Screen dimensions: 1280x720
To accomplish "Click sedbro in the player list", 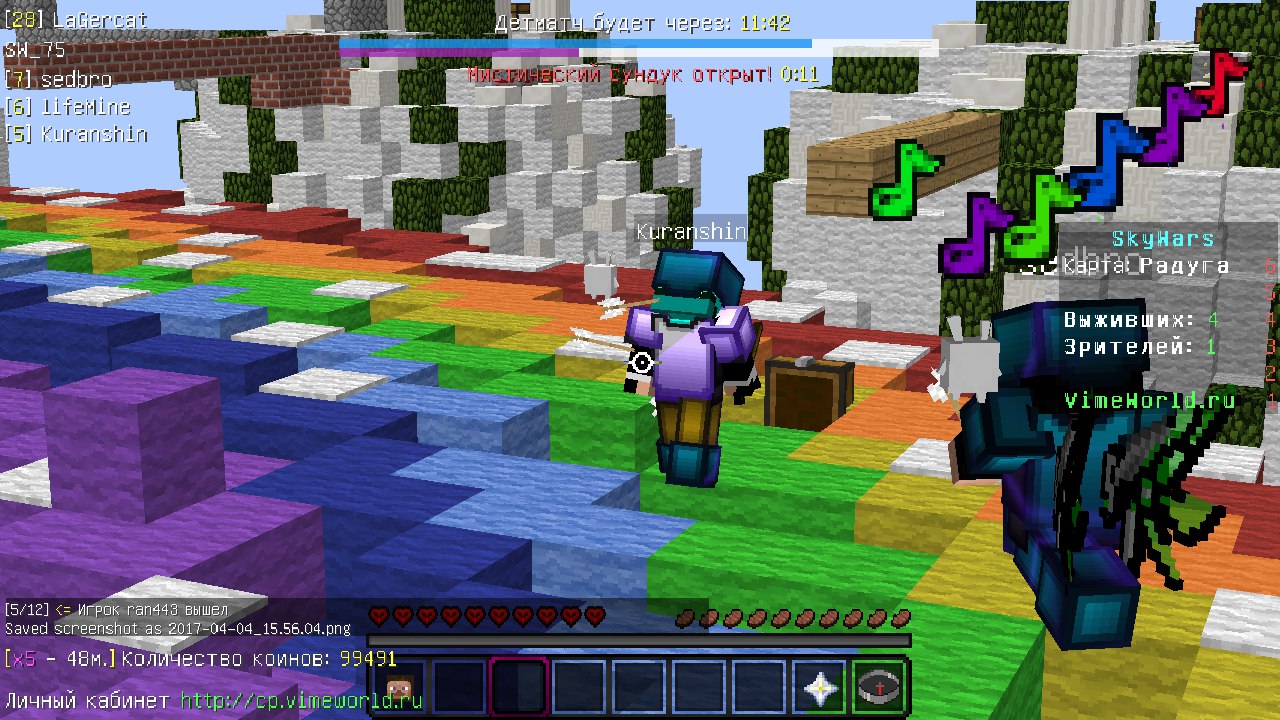I will point(76,79).
